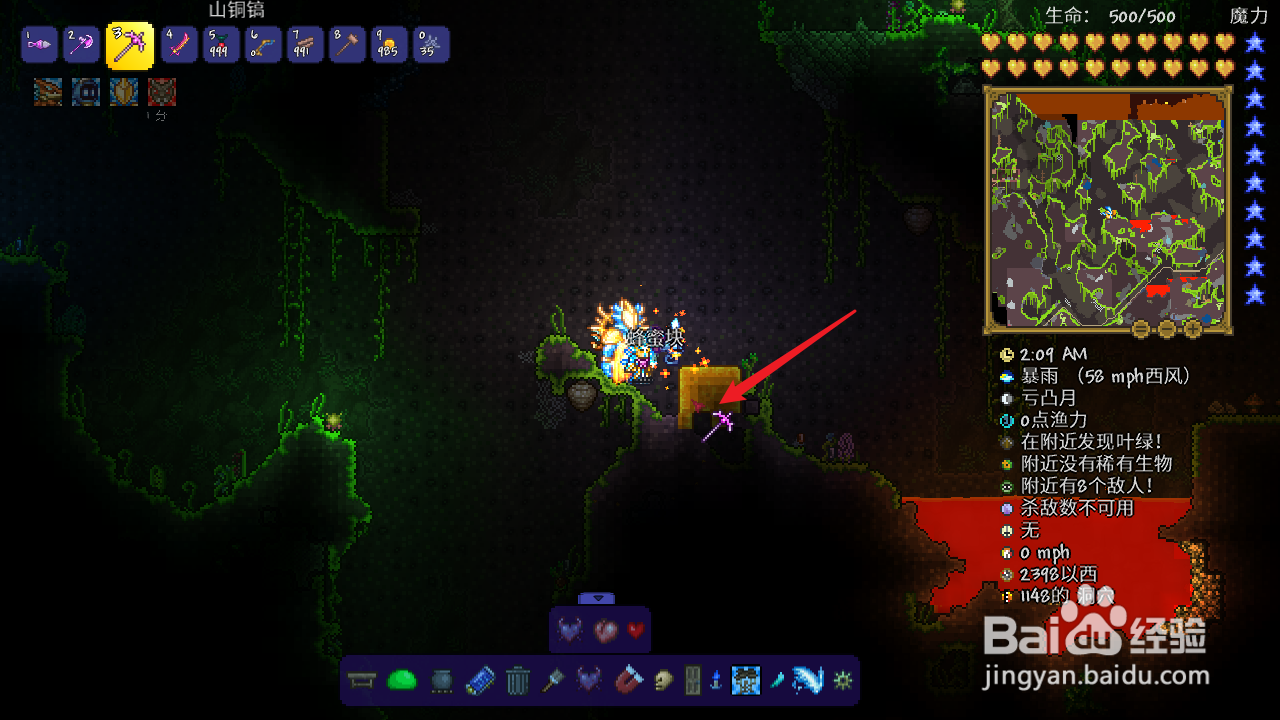The image size is (1280, 720).
Task: Select the blue bow in slot 6
Action: point(263,45)
